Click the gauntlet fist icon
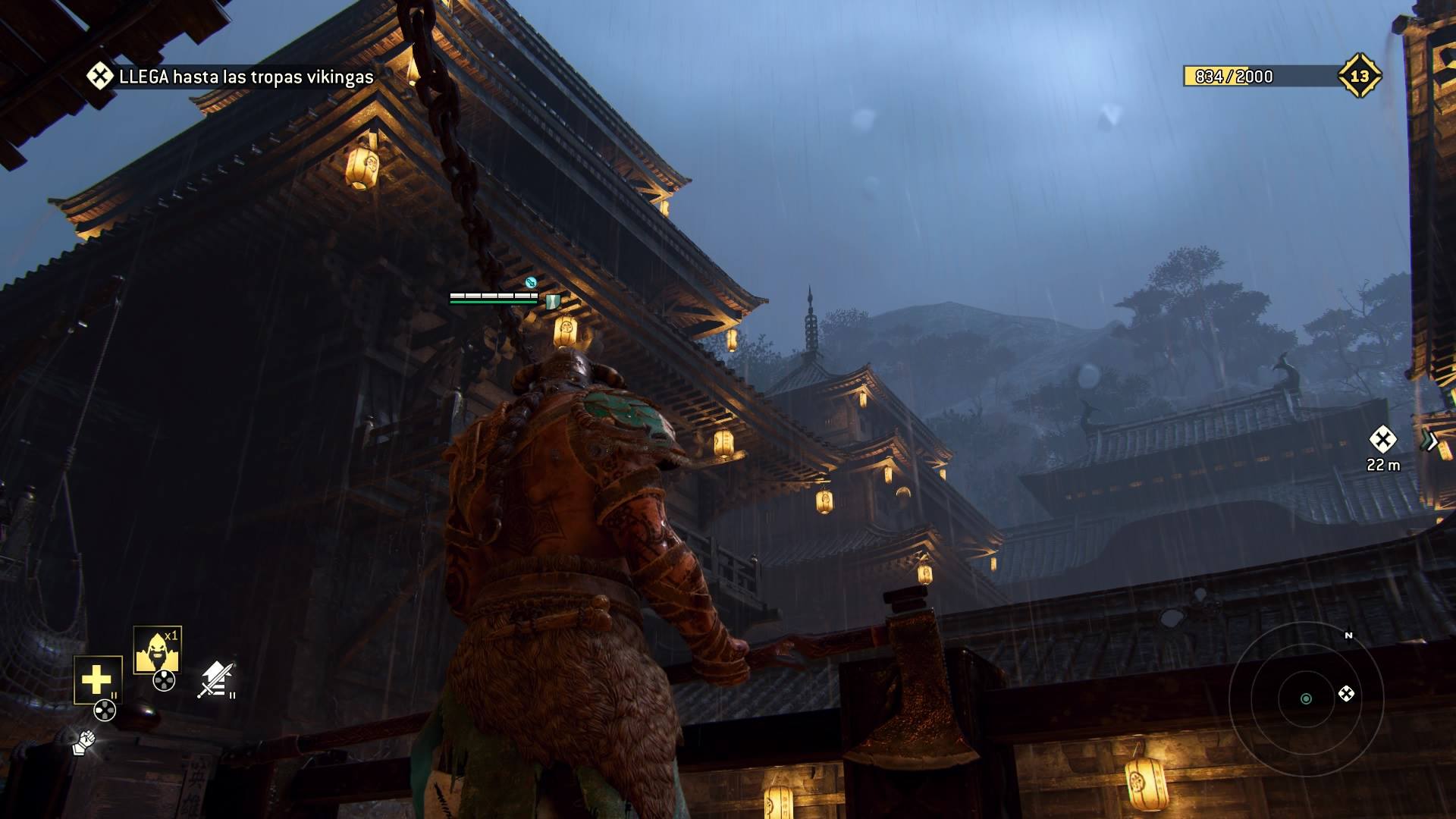1456x819 pixels. pyautogui.click(x=83, y=742)
